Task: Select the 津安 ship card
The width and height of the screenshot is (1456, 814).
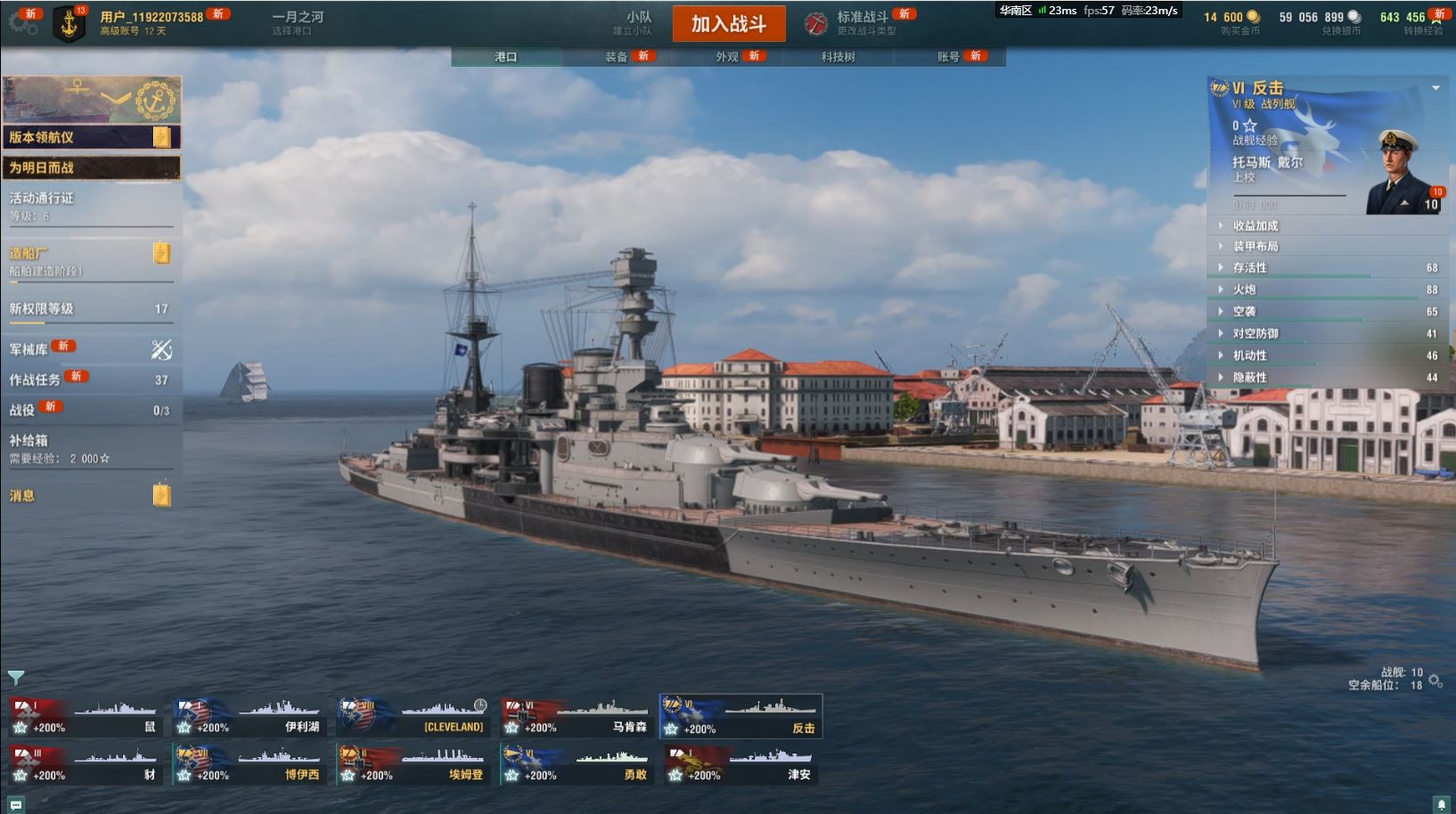Action: [740, 765]
